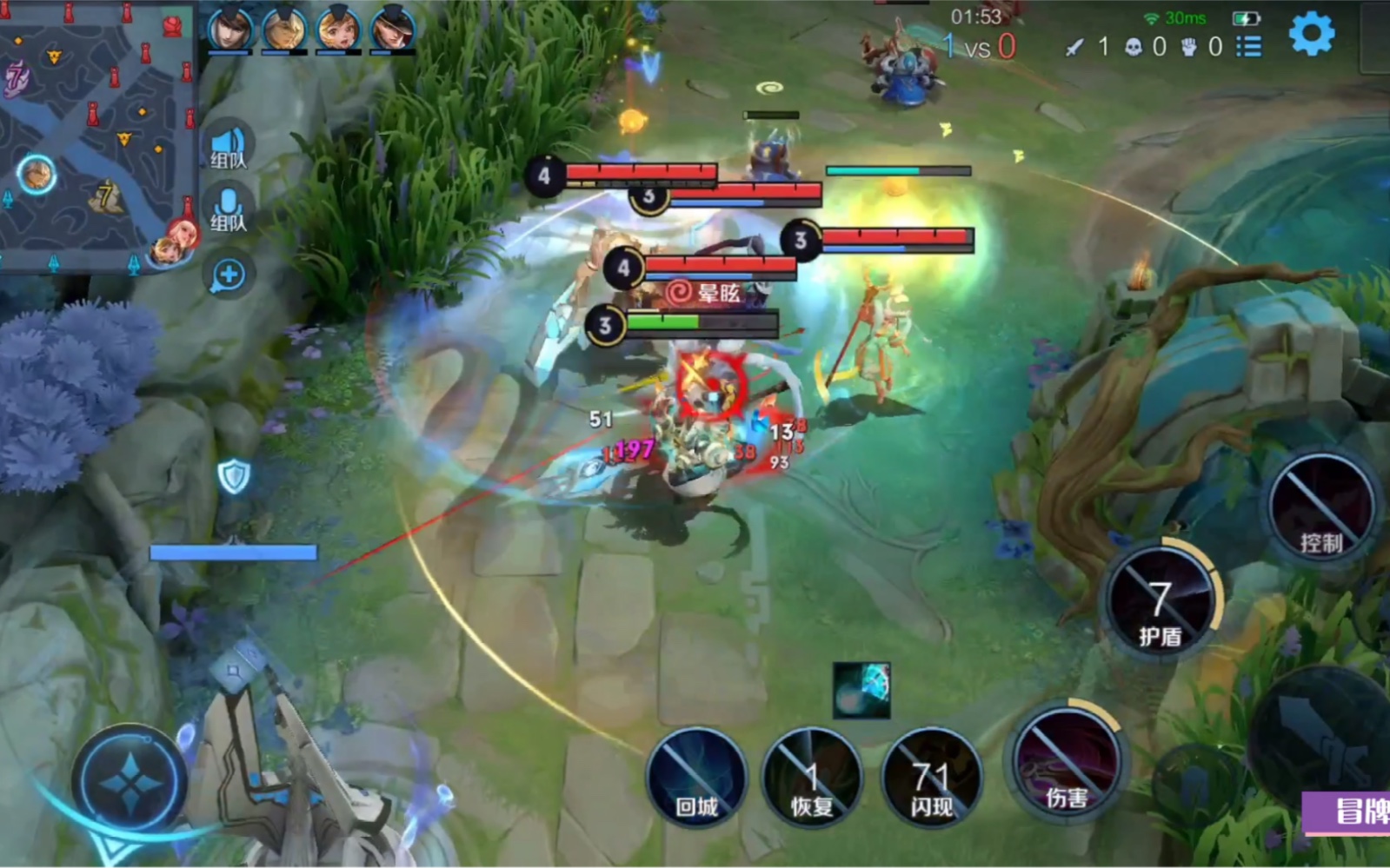Image resolution: width=1390 pixels, height=868 pixels.
Task: Click the minimap
Action: (x=96, y=135)
